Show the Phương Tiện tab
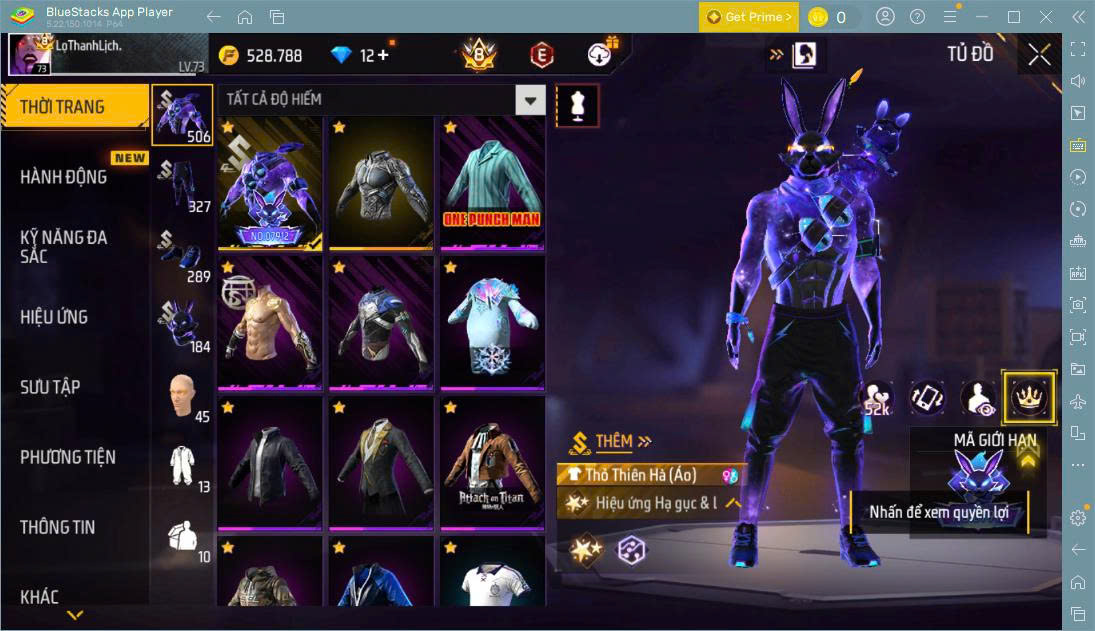 point(68,457)
